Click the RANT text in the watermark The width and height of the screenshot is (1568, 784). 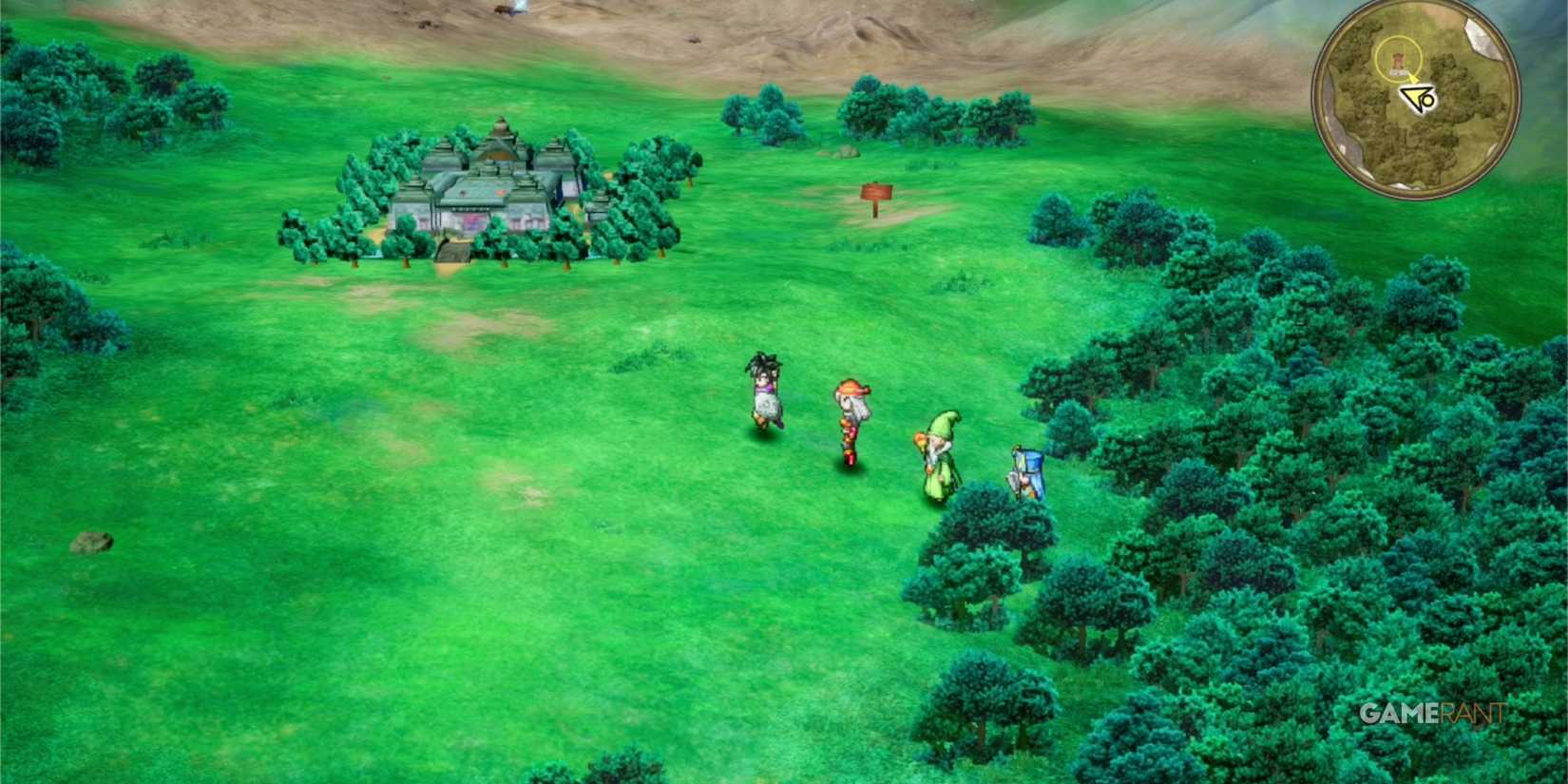point(1475,714)
